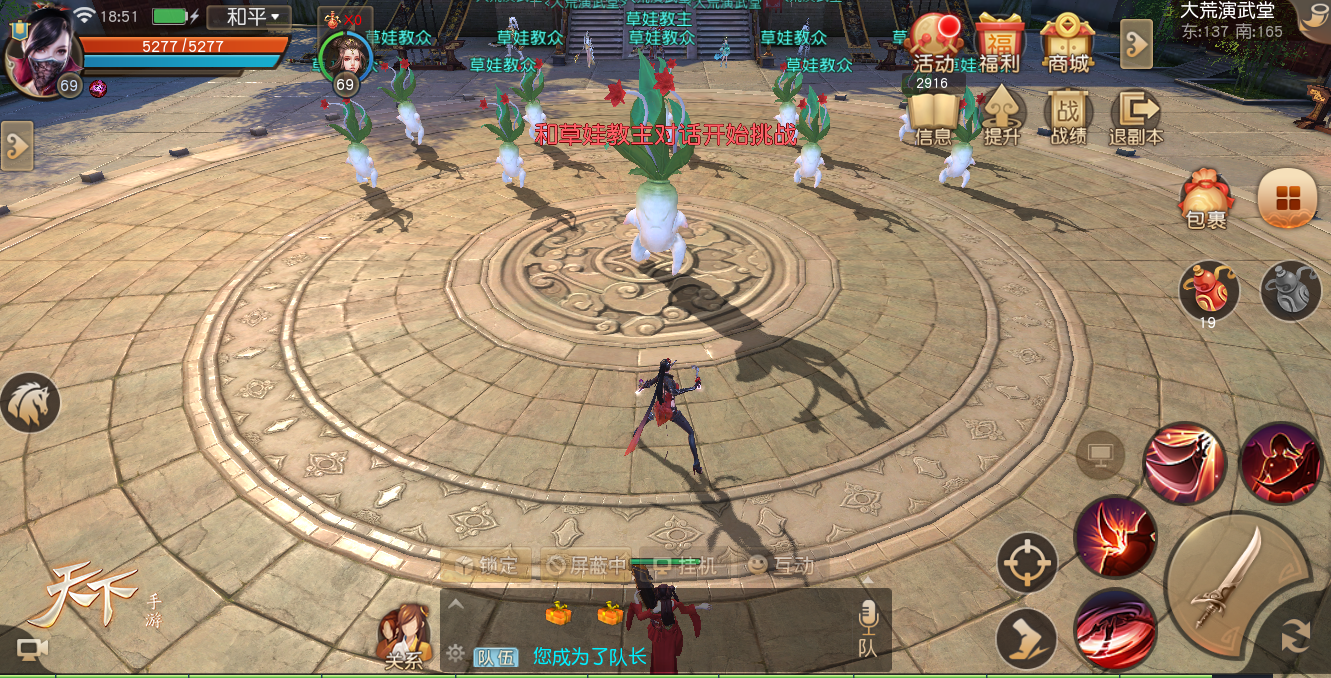Open the 商城 shop
The height and width of the screenshot is (678, 1331).
pos(1066,44)
